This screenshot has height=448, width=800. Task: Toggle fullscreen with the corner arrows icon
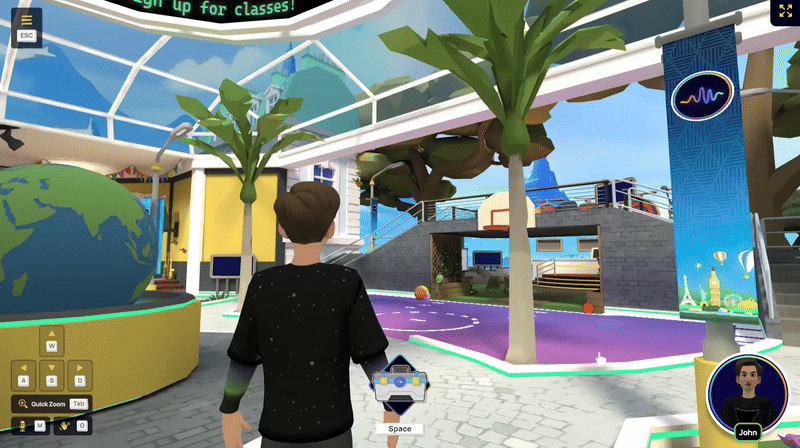(x=781, y=12)
